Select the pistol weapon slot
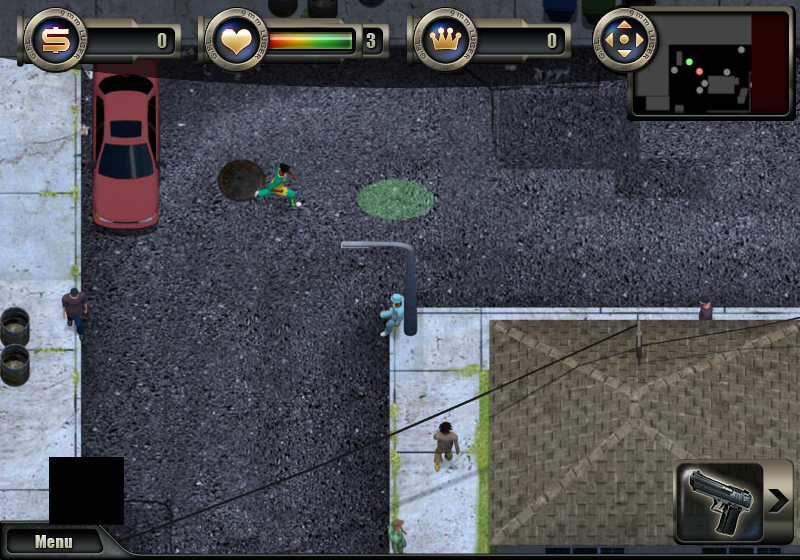 point(720,502)
